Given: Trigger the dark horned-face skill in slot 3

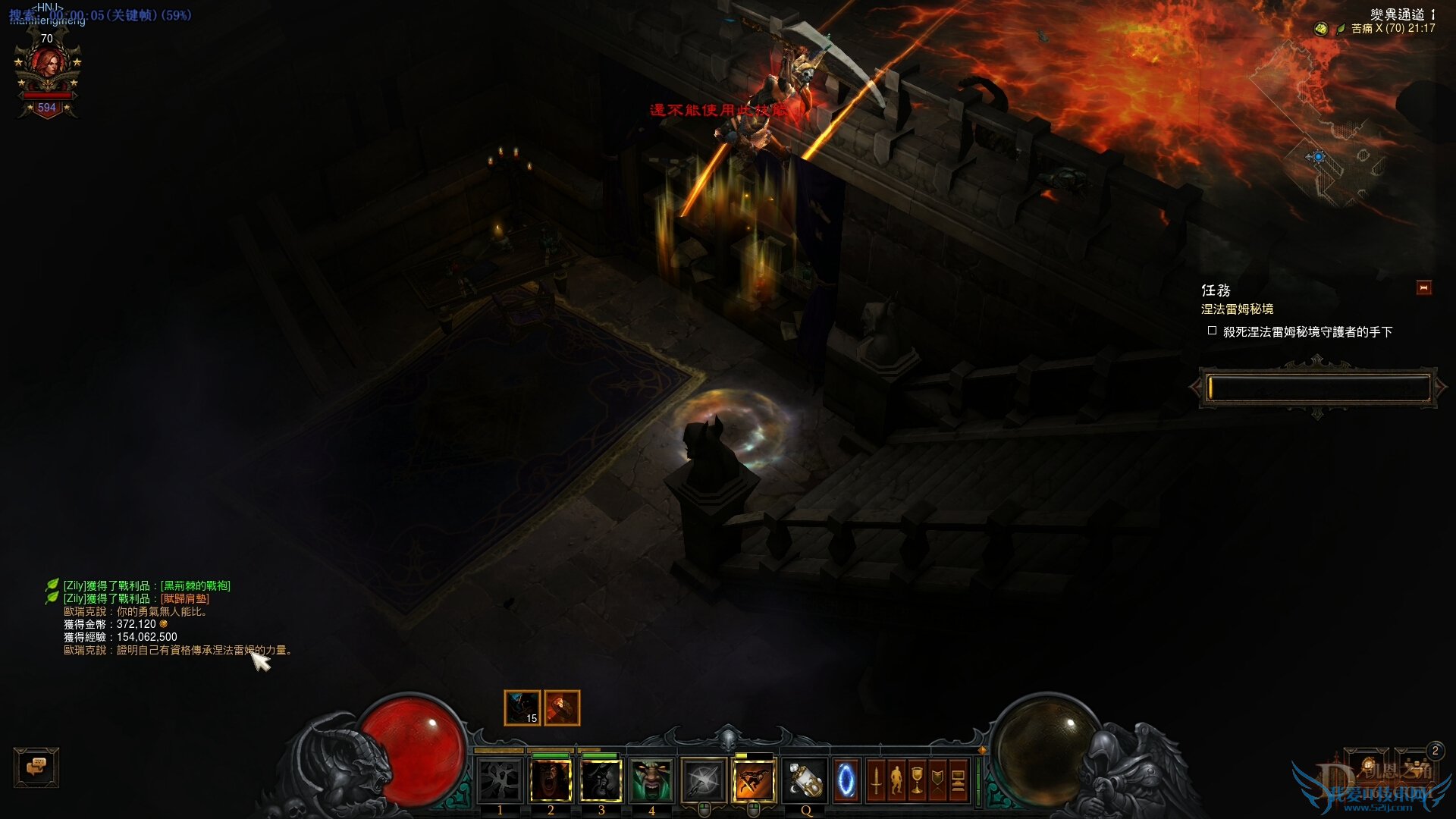Looking at the screenshot, I should [601, 781].
